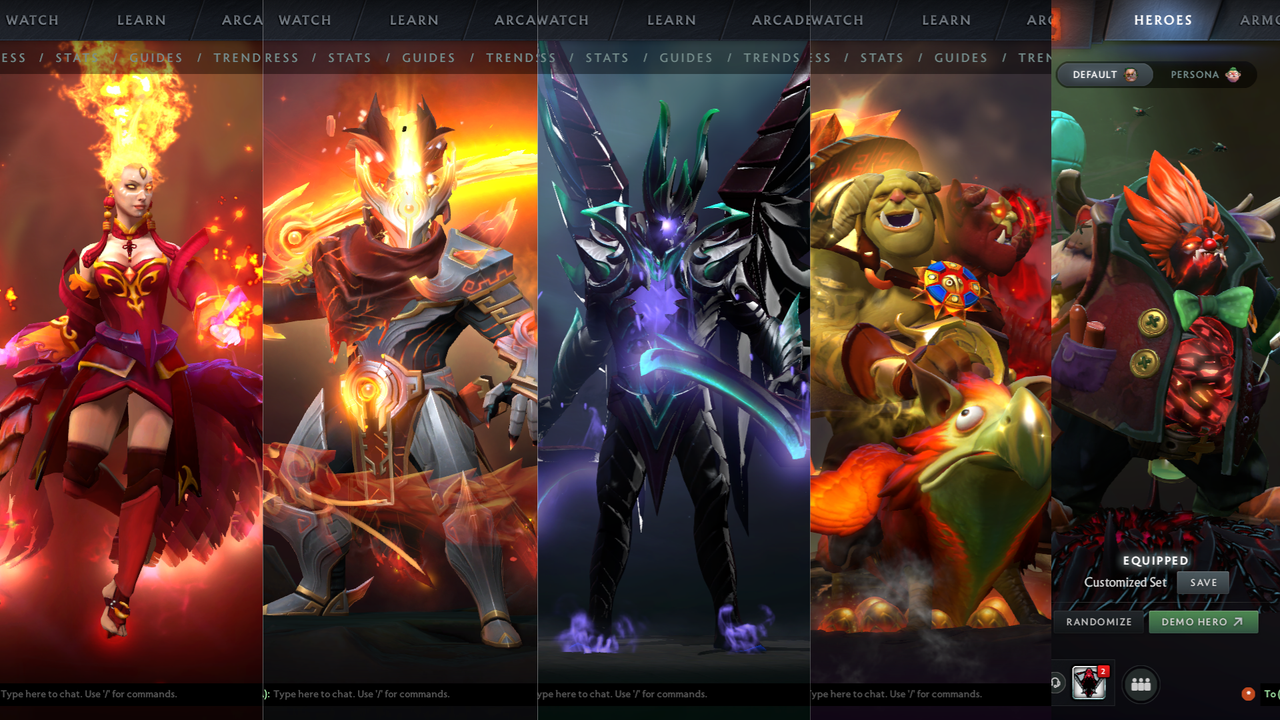This screenshot has height=720, width=1280.
Task: Click the RANDOMIZE button
Action: 1098,621
